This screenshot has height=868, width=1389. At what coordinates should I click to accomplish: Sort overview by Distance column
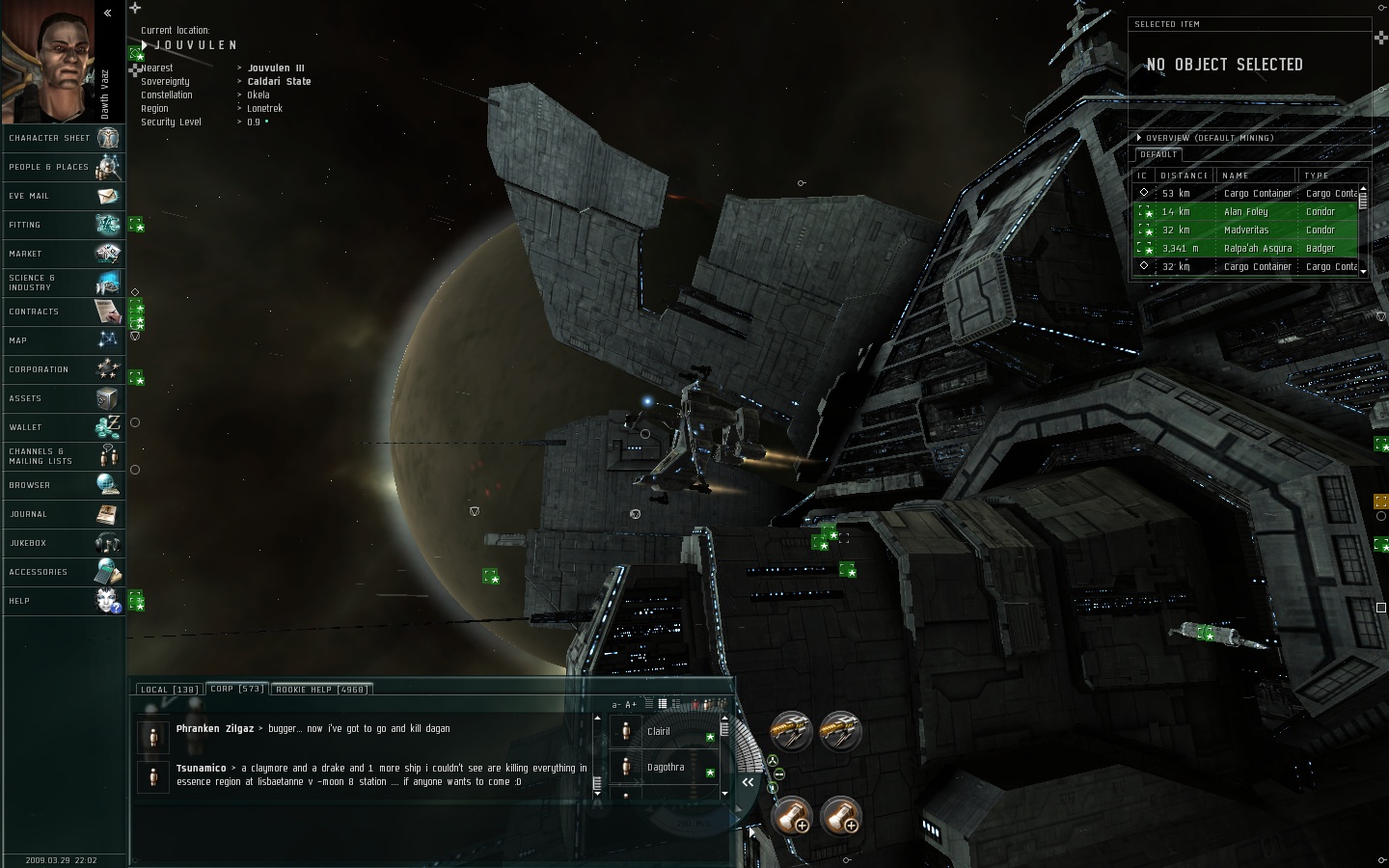click(1185, 176)
